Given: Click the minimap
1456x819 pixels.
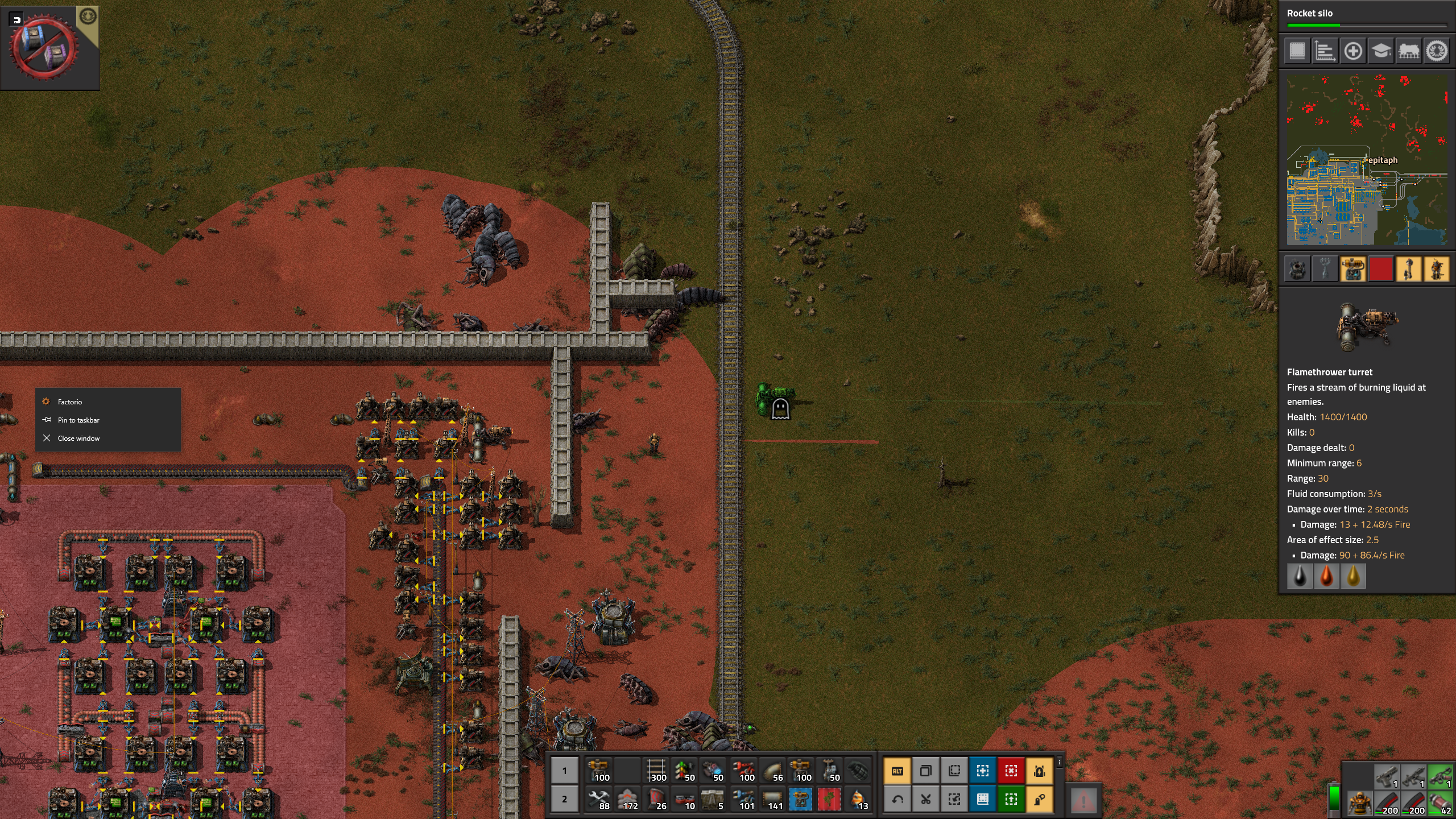Looking at the screenshot, I should (x=1367, y=160).
